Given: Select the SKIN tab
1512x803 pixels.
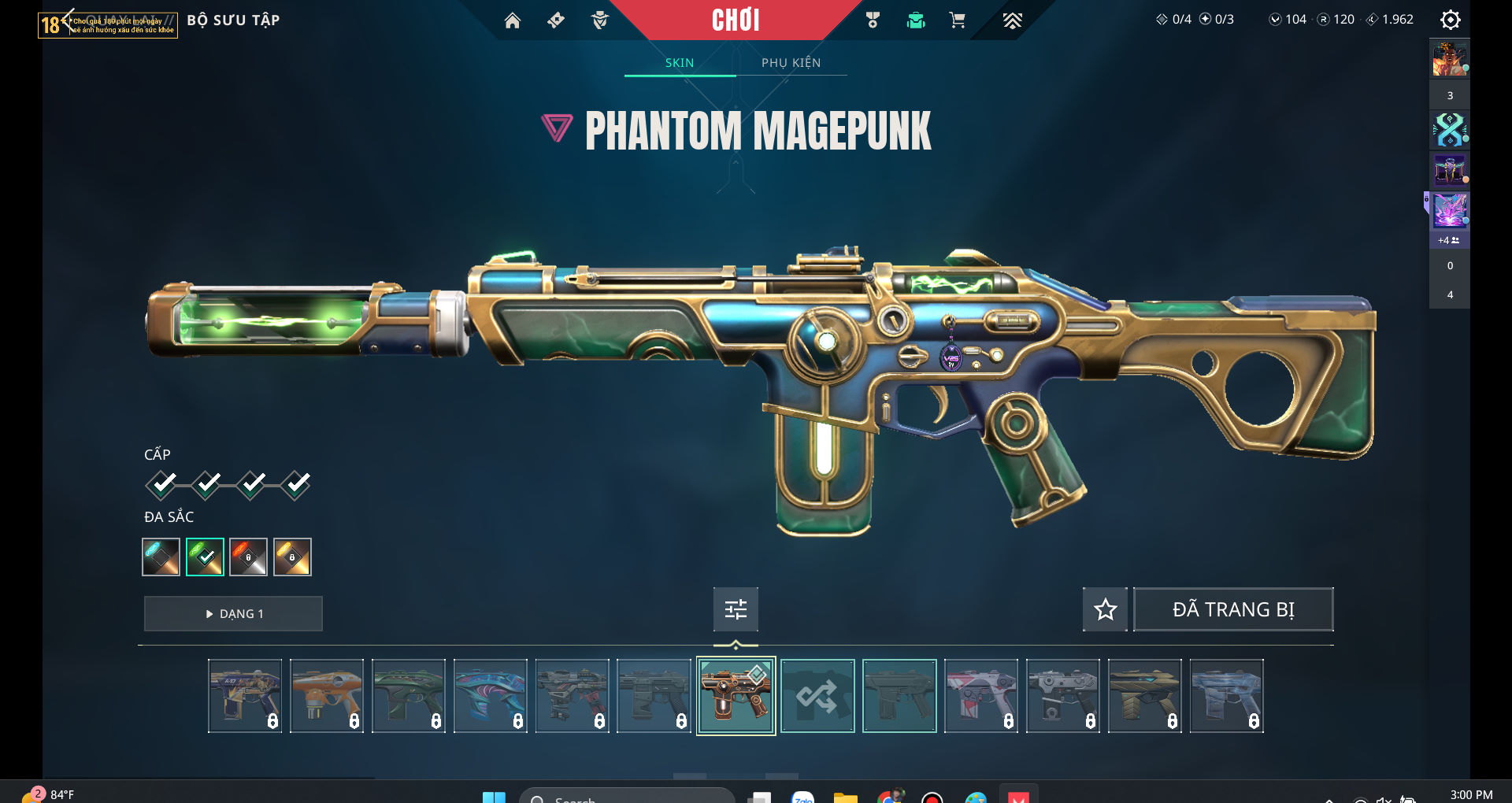Looking at the screenshot, I should tap(680, 63).
